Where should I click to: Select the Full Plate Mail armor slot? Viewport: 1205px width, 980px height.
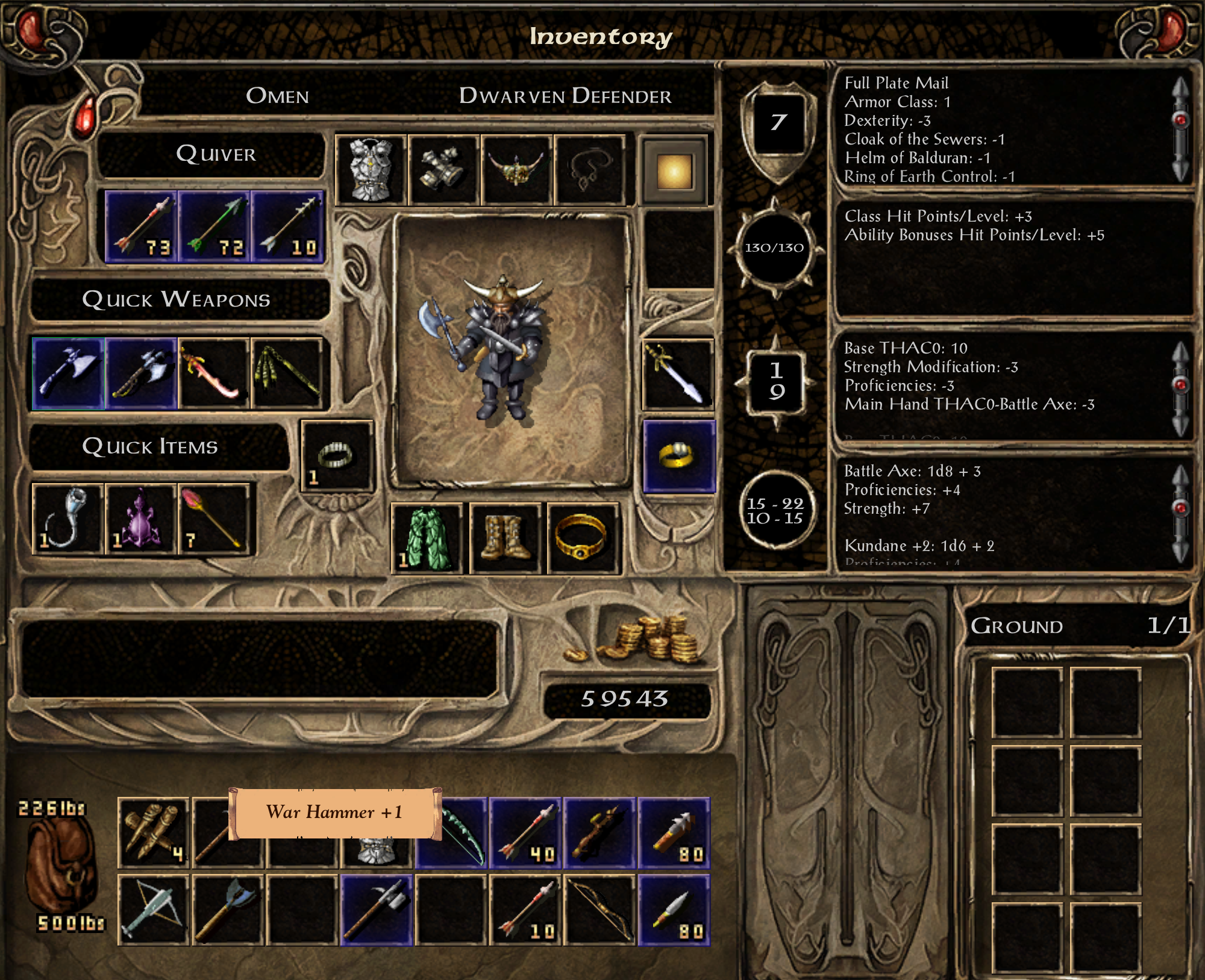[x=371, y=170]
